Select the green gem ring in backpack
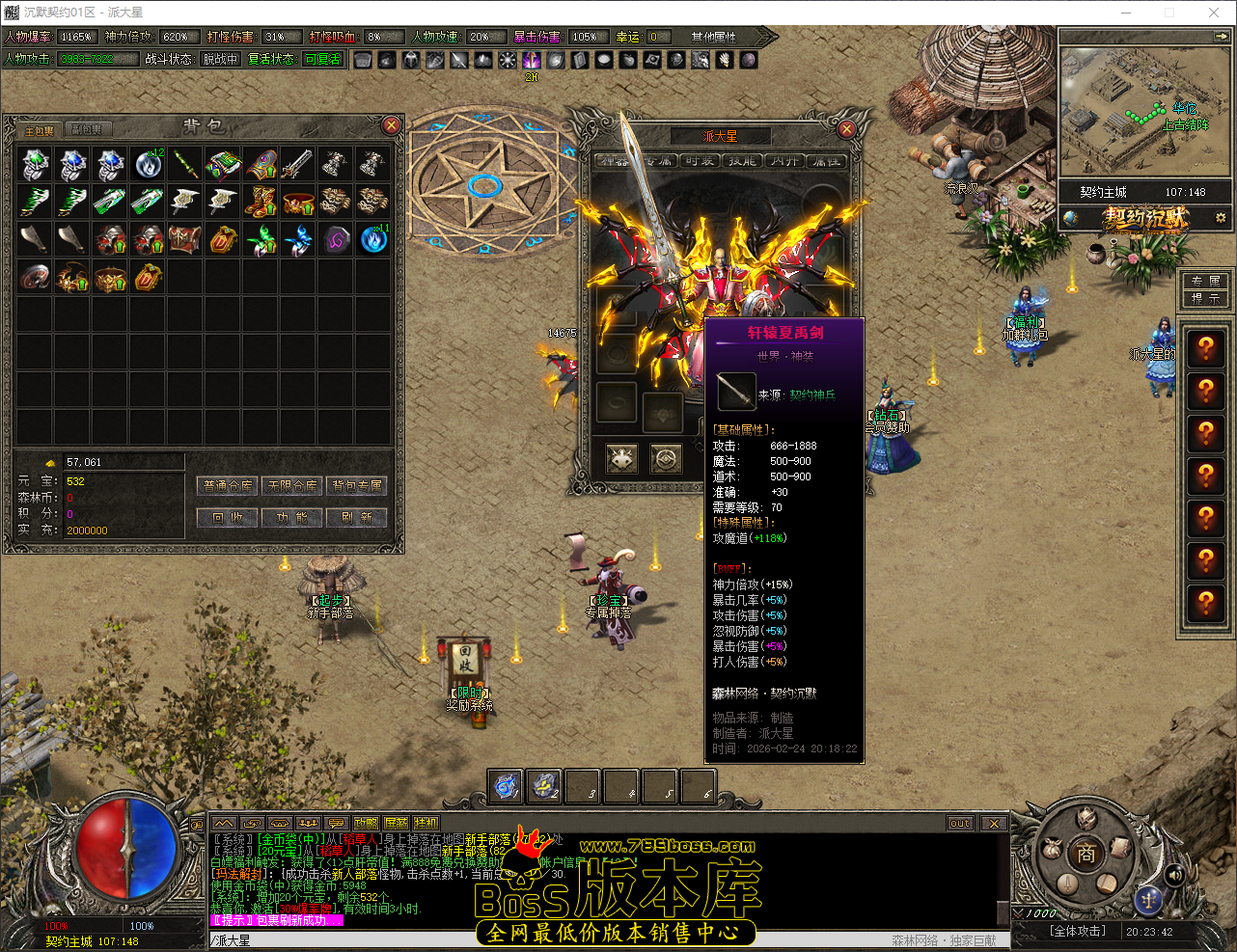The image size is (1237, 952). (36, 164)
